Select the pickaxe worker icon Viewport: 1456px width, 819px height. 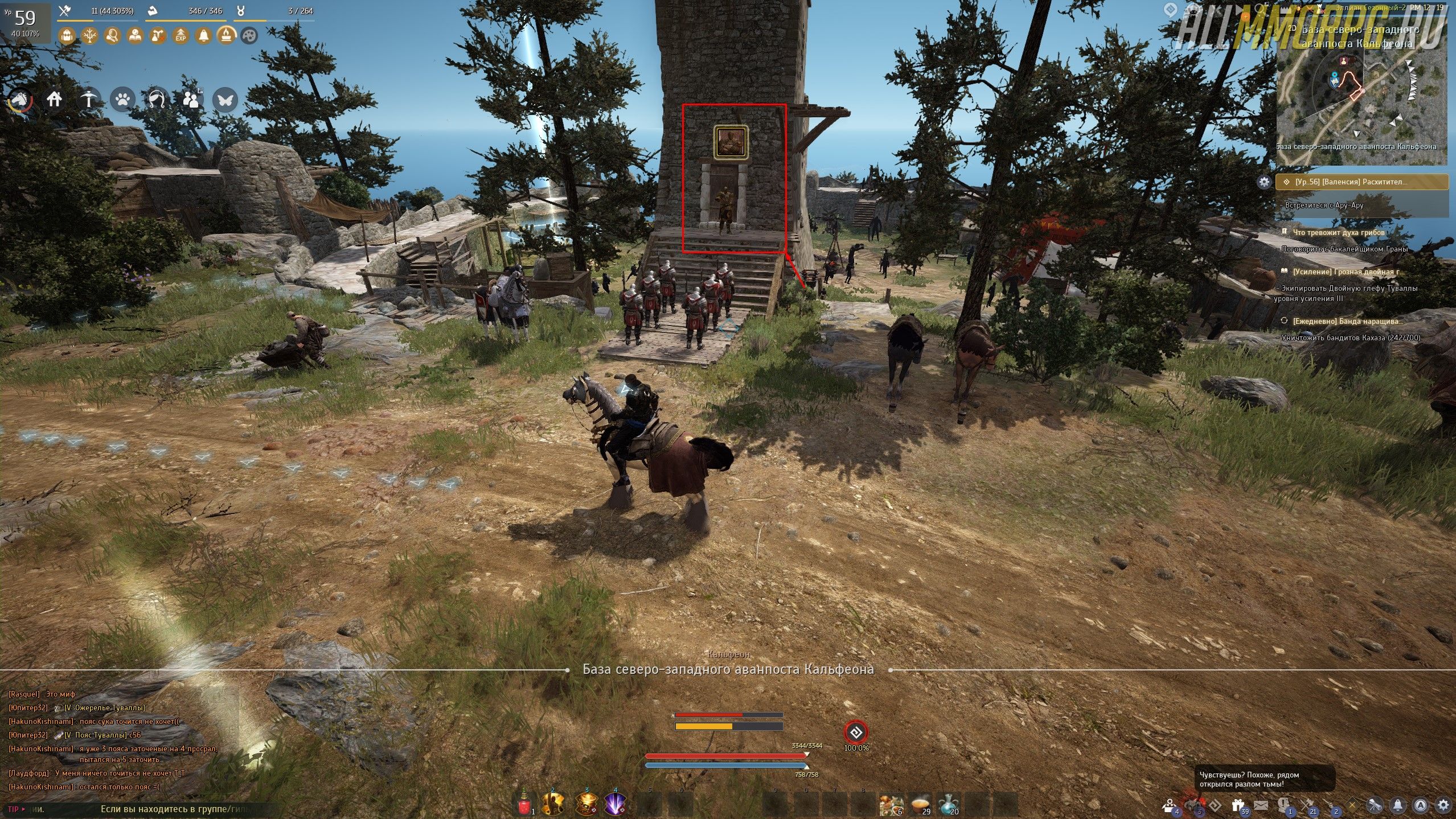pyautogui.click(x=88, y=100)
